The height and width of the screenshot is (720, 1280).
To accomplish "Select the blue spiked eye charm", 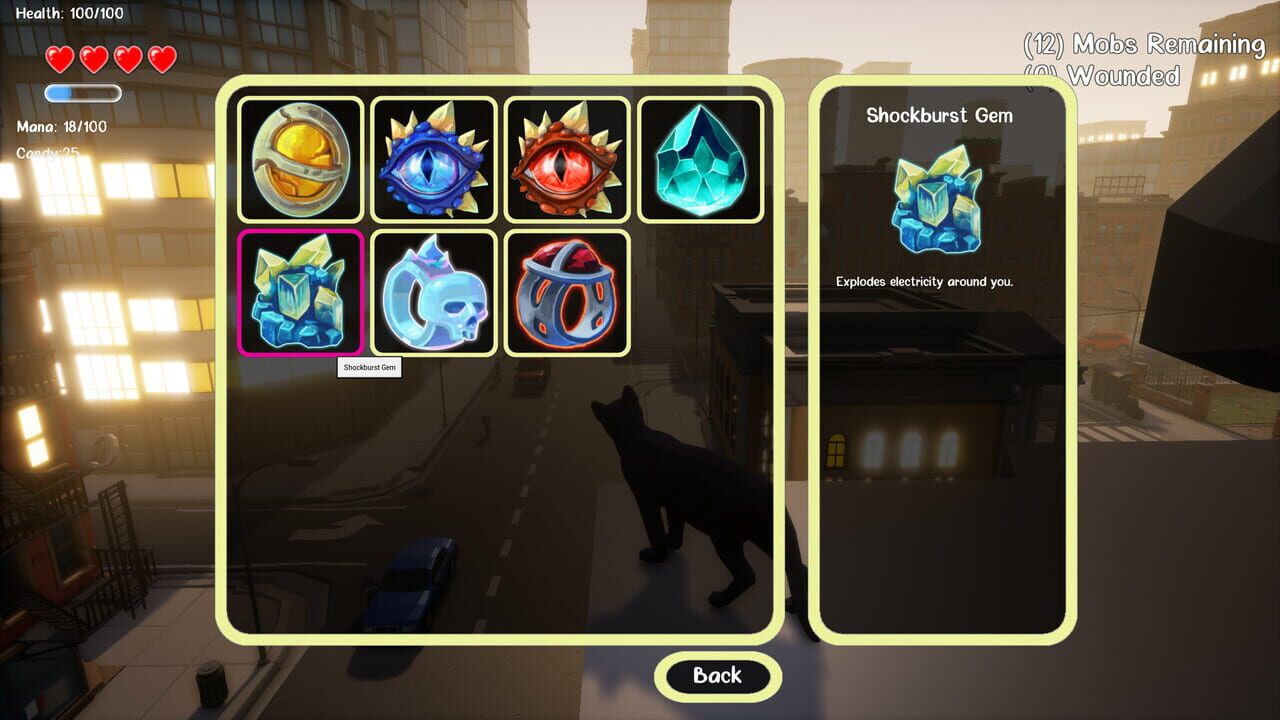I will 434,158.
